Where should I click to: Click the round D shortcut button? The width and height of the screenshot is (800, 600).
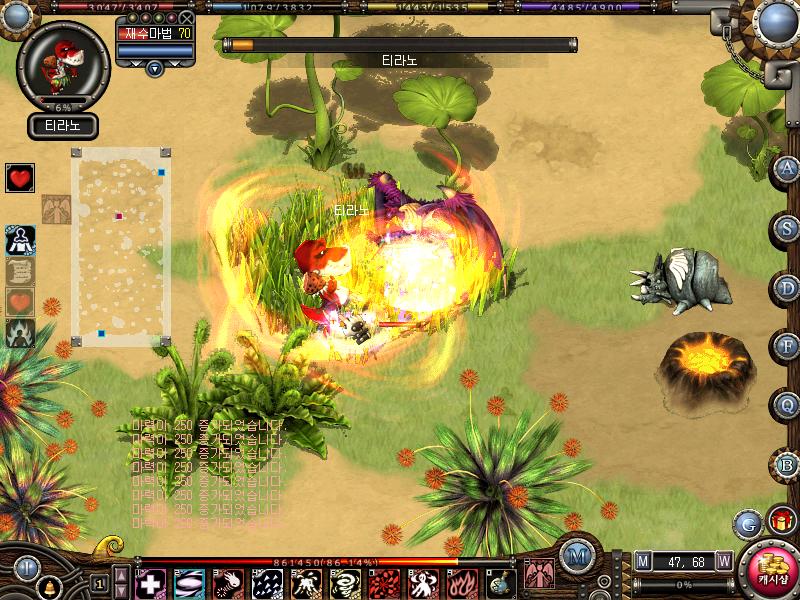(x=788, y=287)
